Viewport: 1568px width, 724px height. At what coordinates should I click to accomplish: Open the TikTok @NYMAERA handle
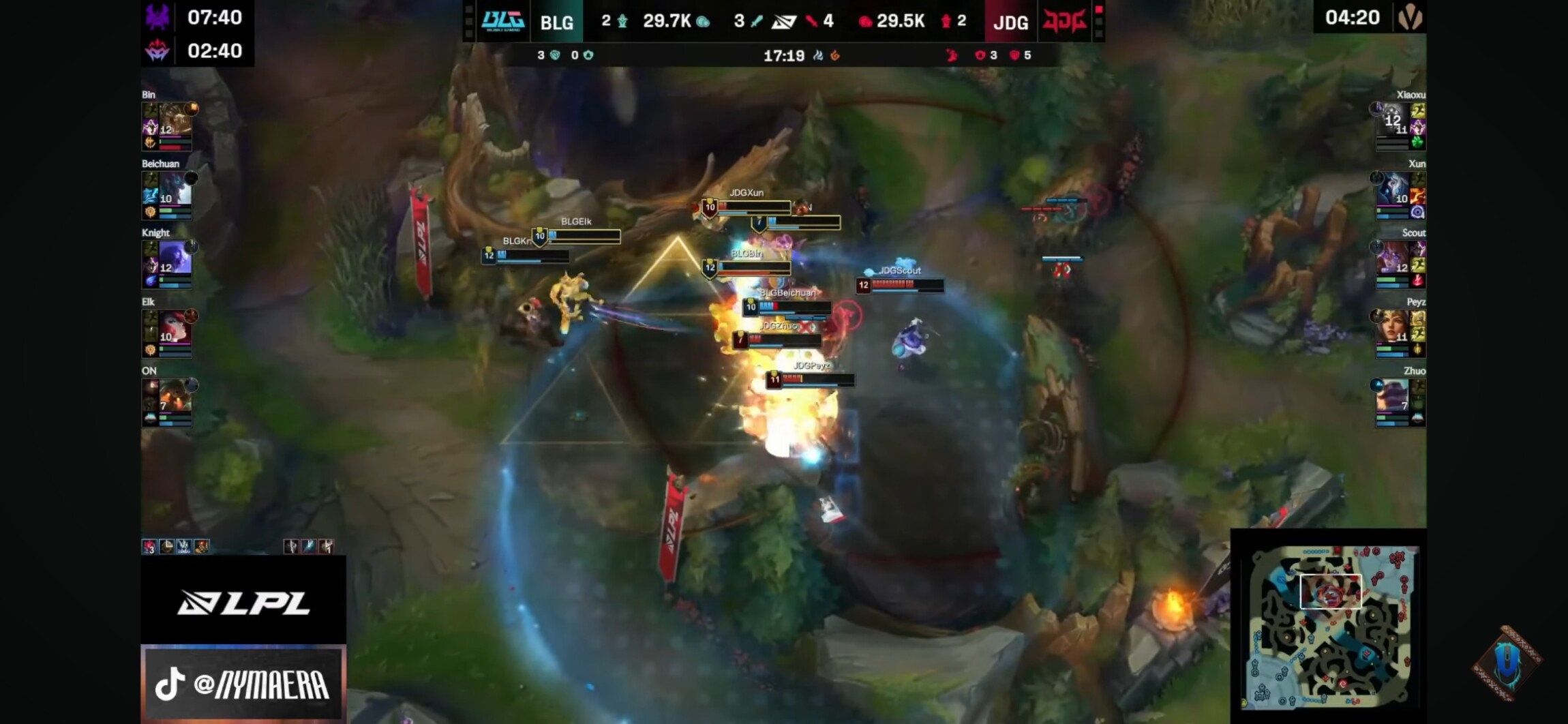point(243,684)
